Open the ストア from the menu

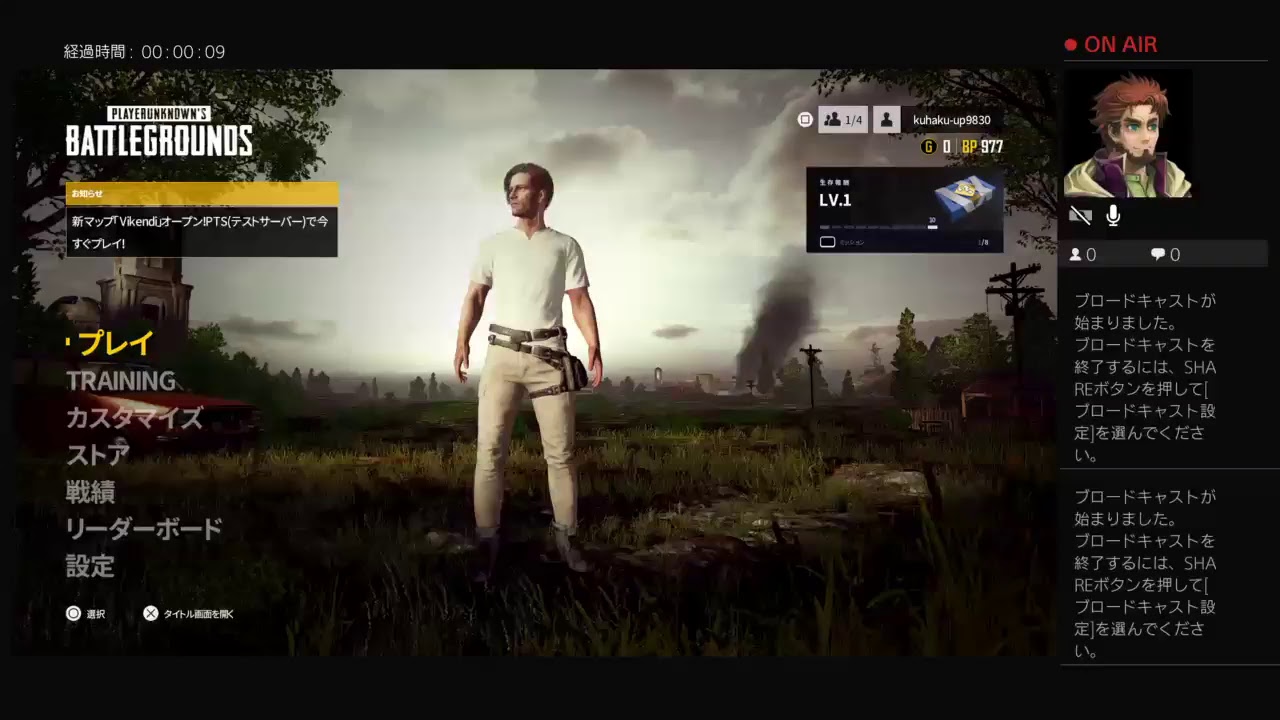(x=97, y=456)
